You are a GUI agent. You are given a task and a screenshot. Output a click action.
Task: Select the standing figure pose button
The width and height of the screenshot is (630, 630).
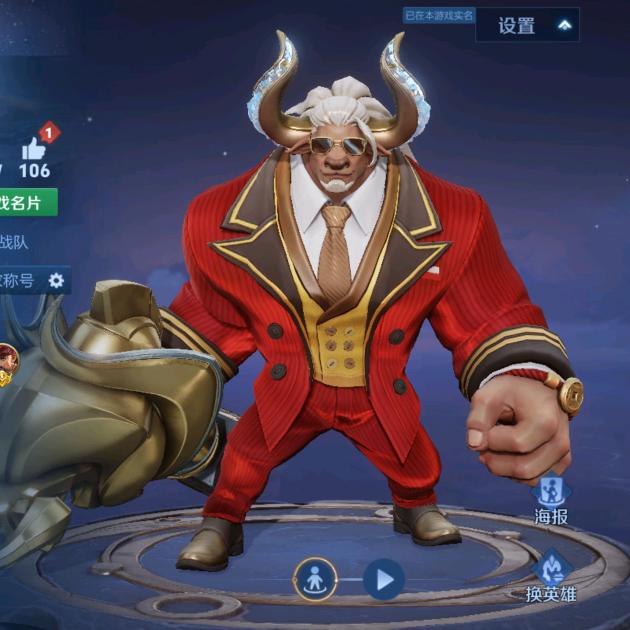click(x=314, y=578)
